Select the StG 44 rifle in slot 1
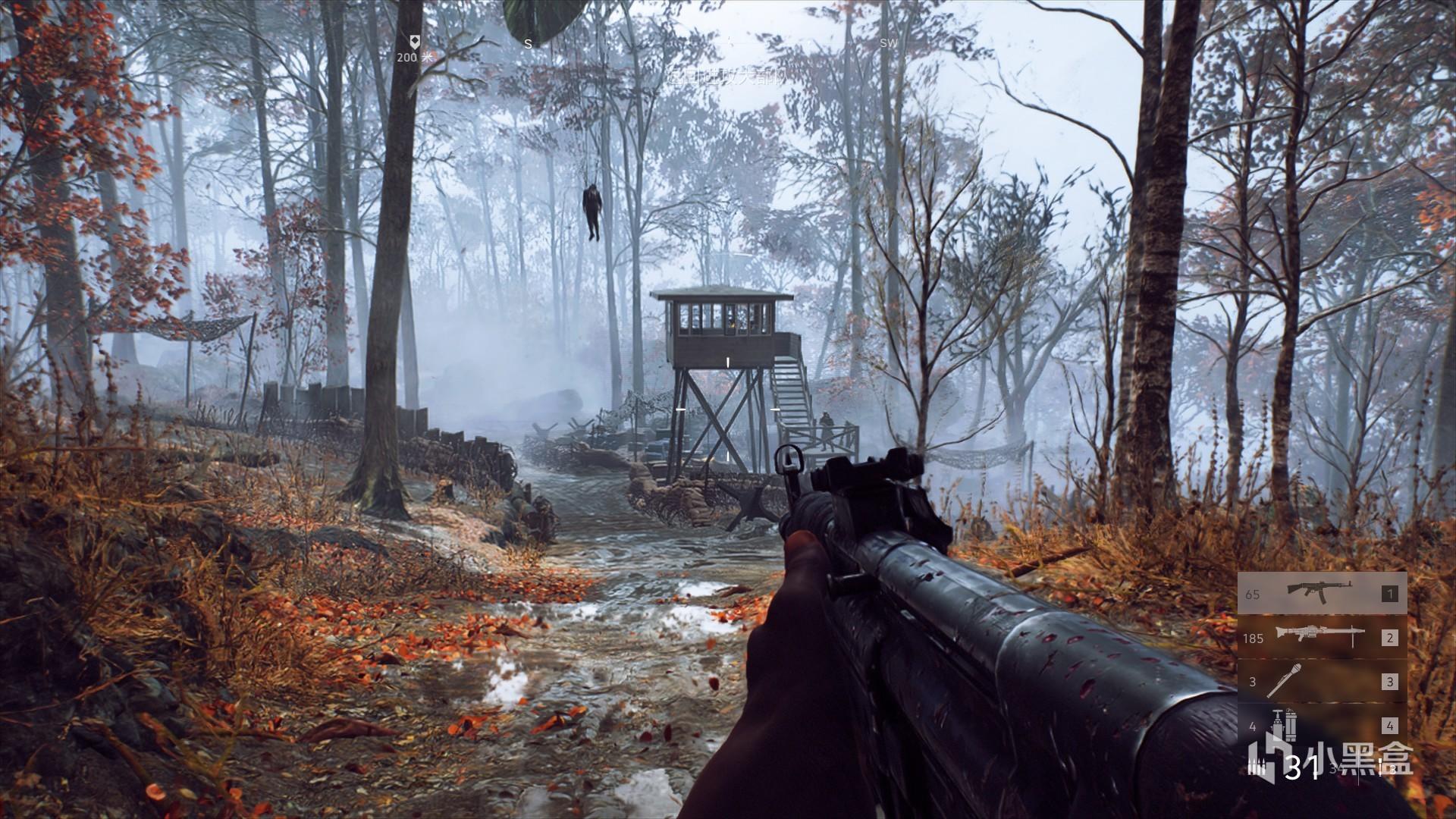 (x=1322, y=593)
